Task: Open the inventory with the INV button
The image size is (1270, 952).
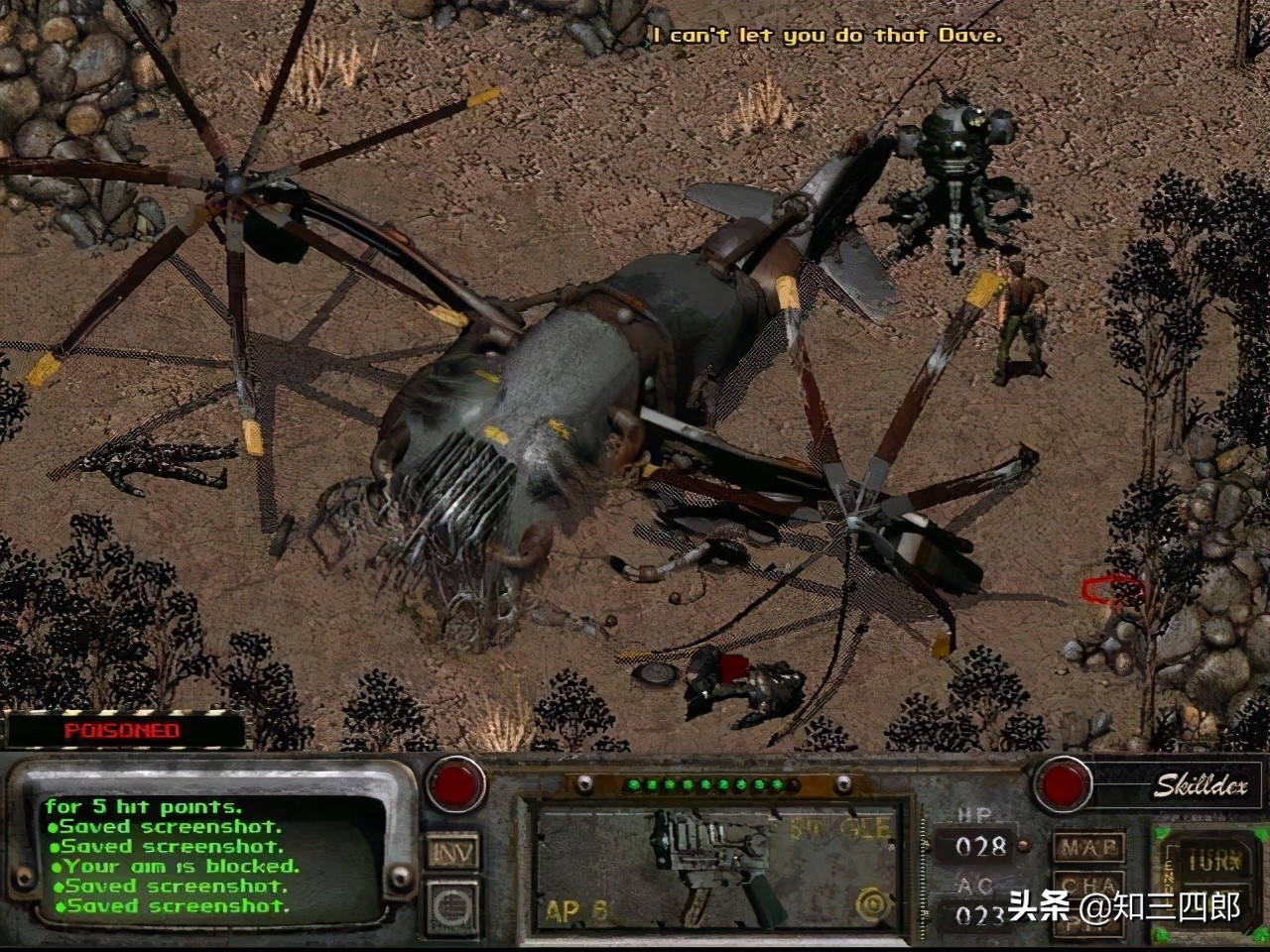Action: point(452,851)
